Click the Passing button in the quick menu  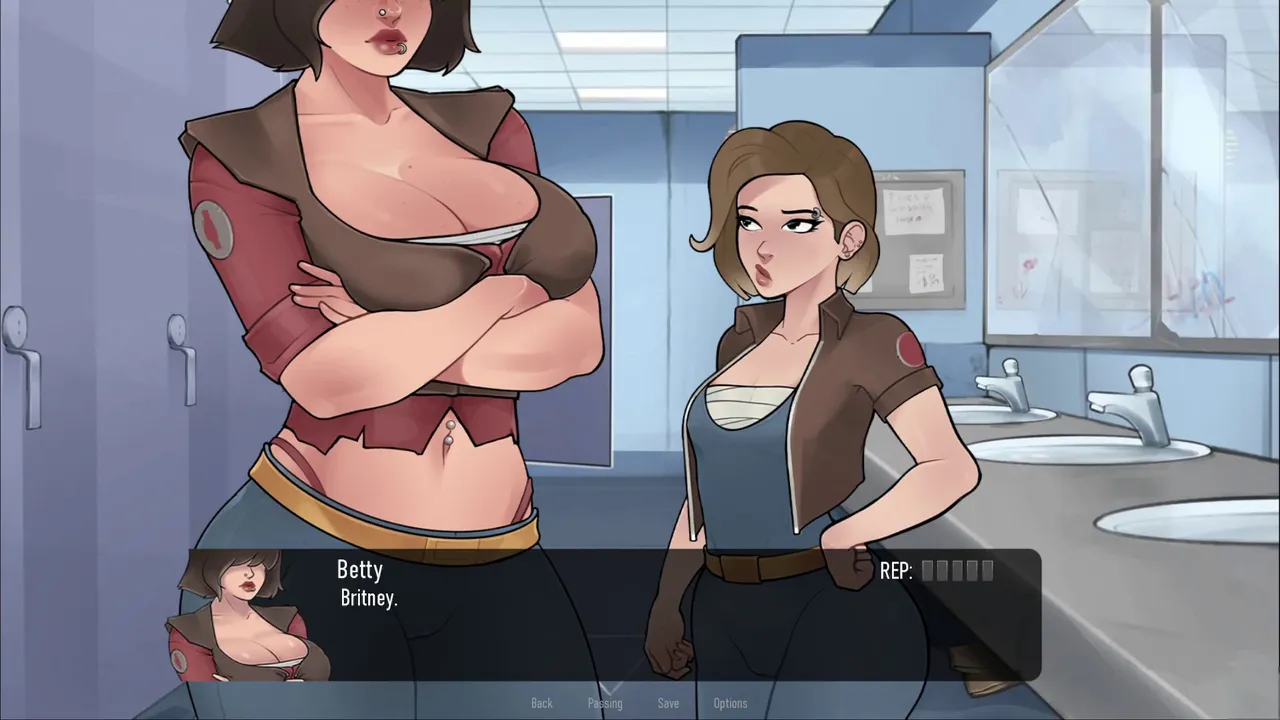pos(604,703)
